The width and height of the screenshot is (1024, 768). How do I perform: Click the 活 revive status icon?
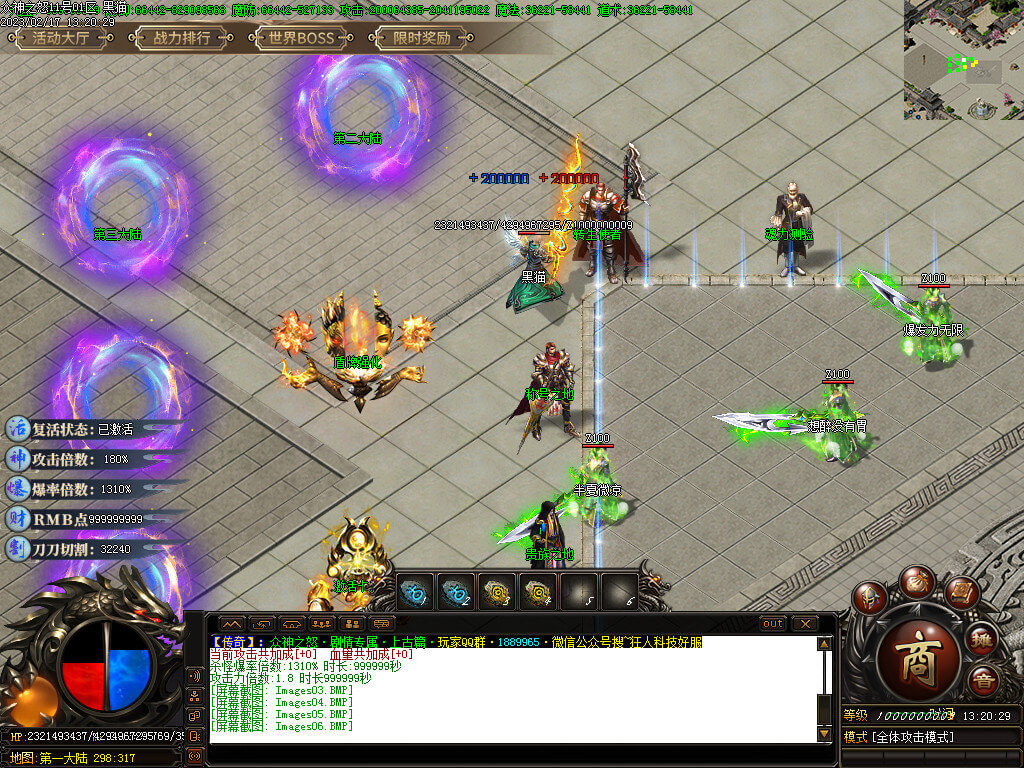click(18, 428)
